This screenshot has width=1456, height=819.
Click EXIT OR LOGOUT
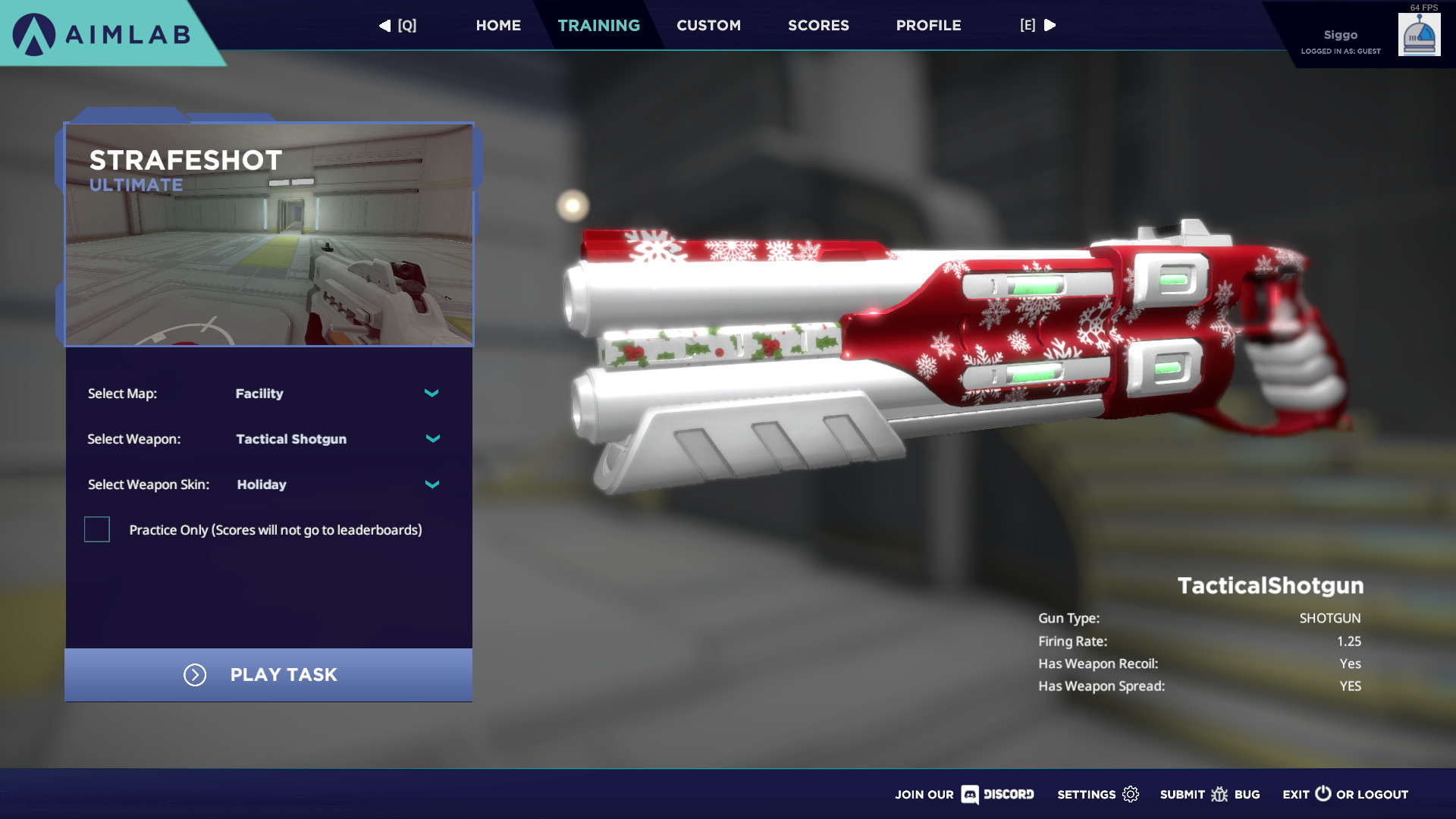1346,794
